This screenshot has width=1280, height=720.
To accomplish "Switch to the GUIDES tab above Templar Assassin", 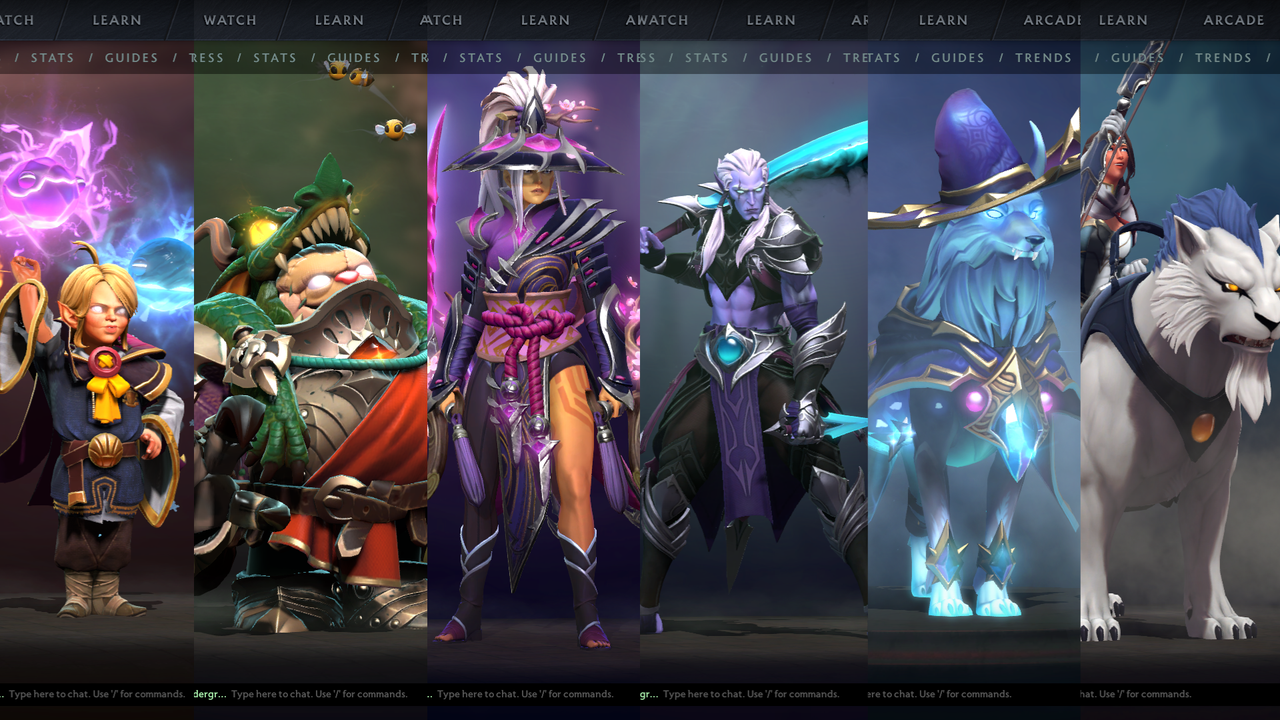I will (559, 57).
